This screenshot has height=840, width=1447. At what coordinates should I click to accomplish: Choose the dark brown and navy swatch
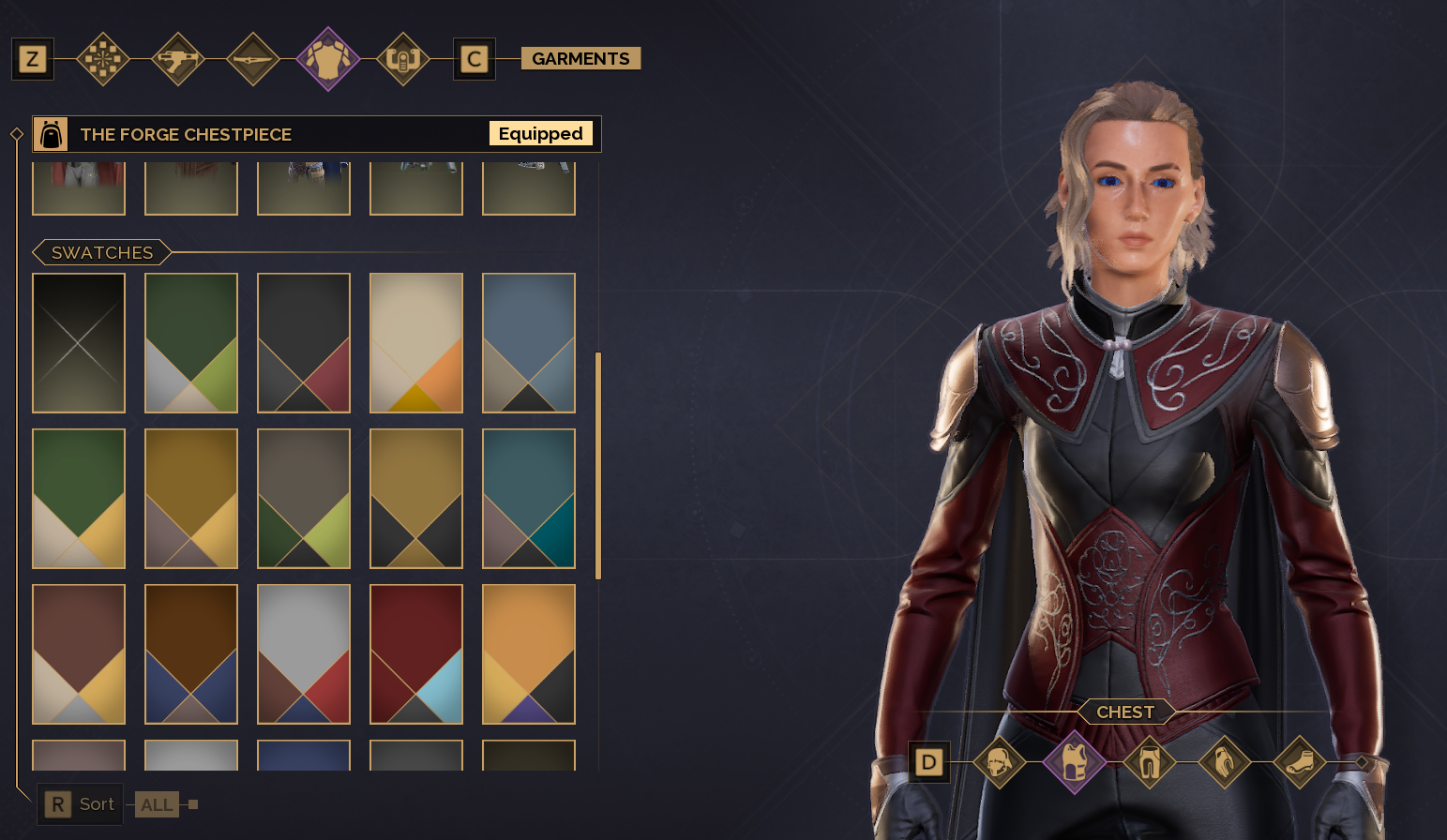pos(191,654)
